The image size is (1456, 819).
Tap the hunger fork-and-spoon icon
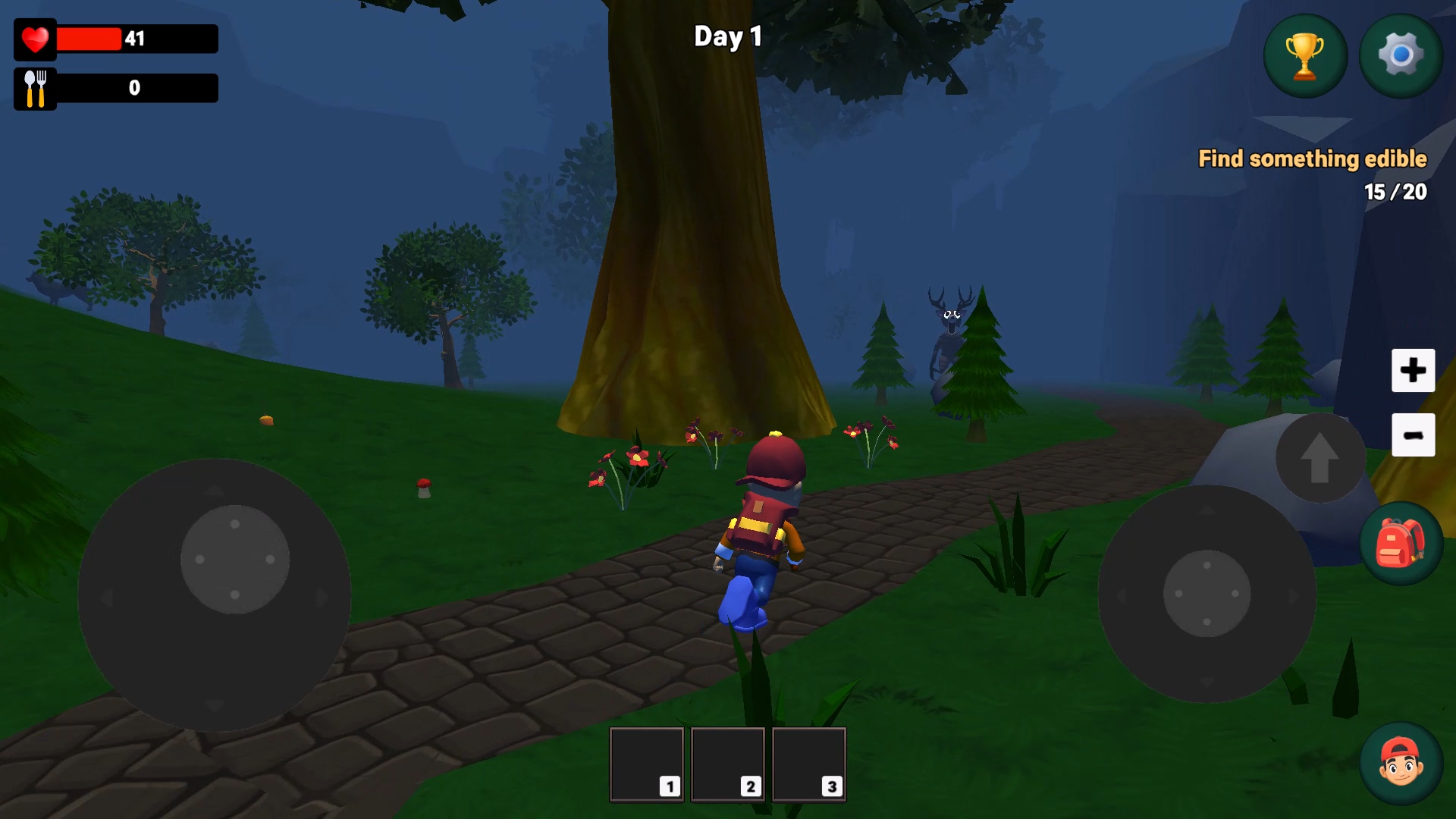[35, 87]
